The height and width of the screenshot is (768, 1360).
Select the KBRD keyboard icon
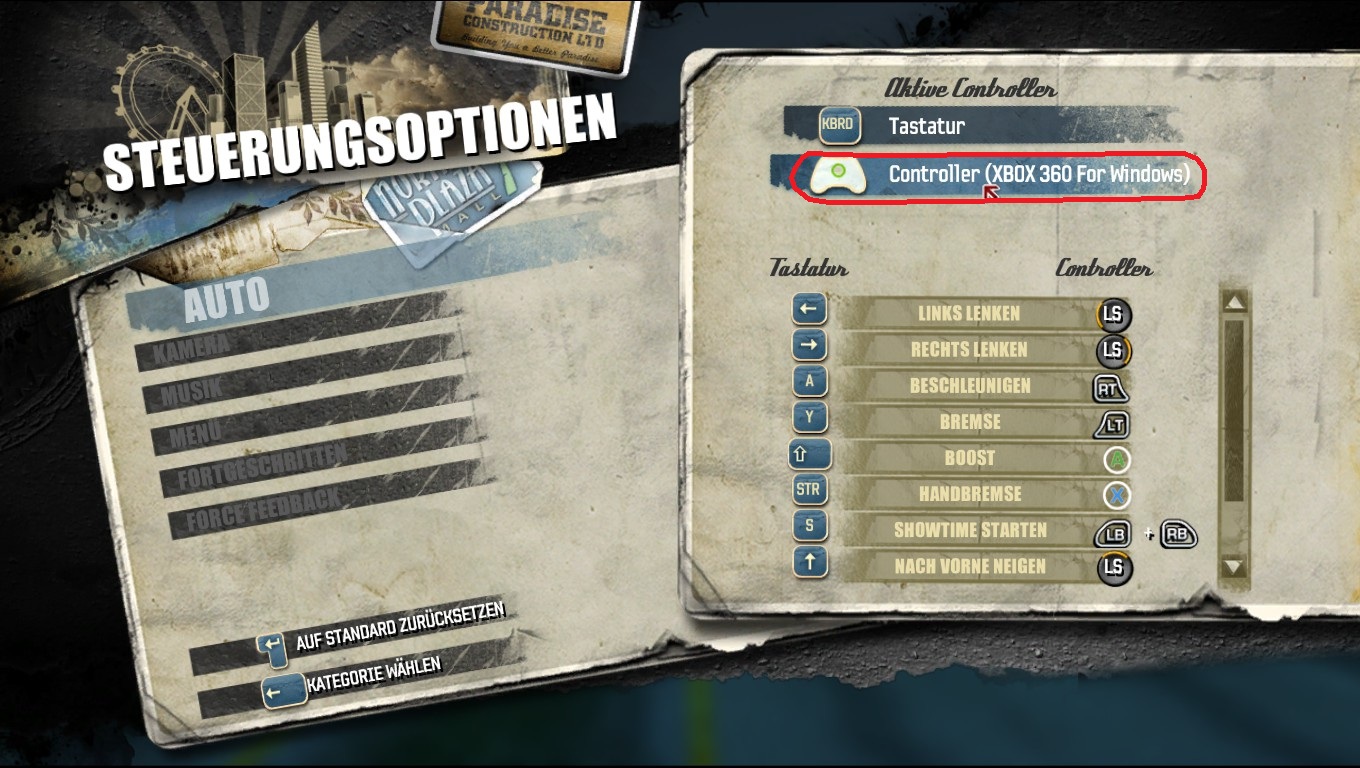(839, 127)
